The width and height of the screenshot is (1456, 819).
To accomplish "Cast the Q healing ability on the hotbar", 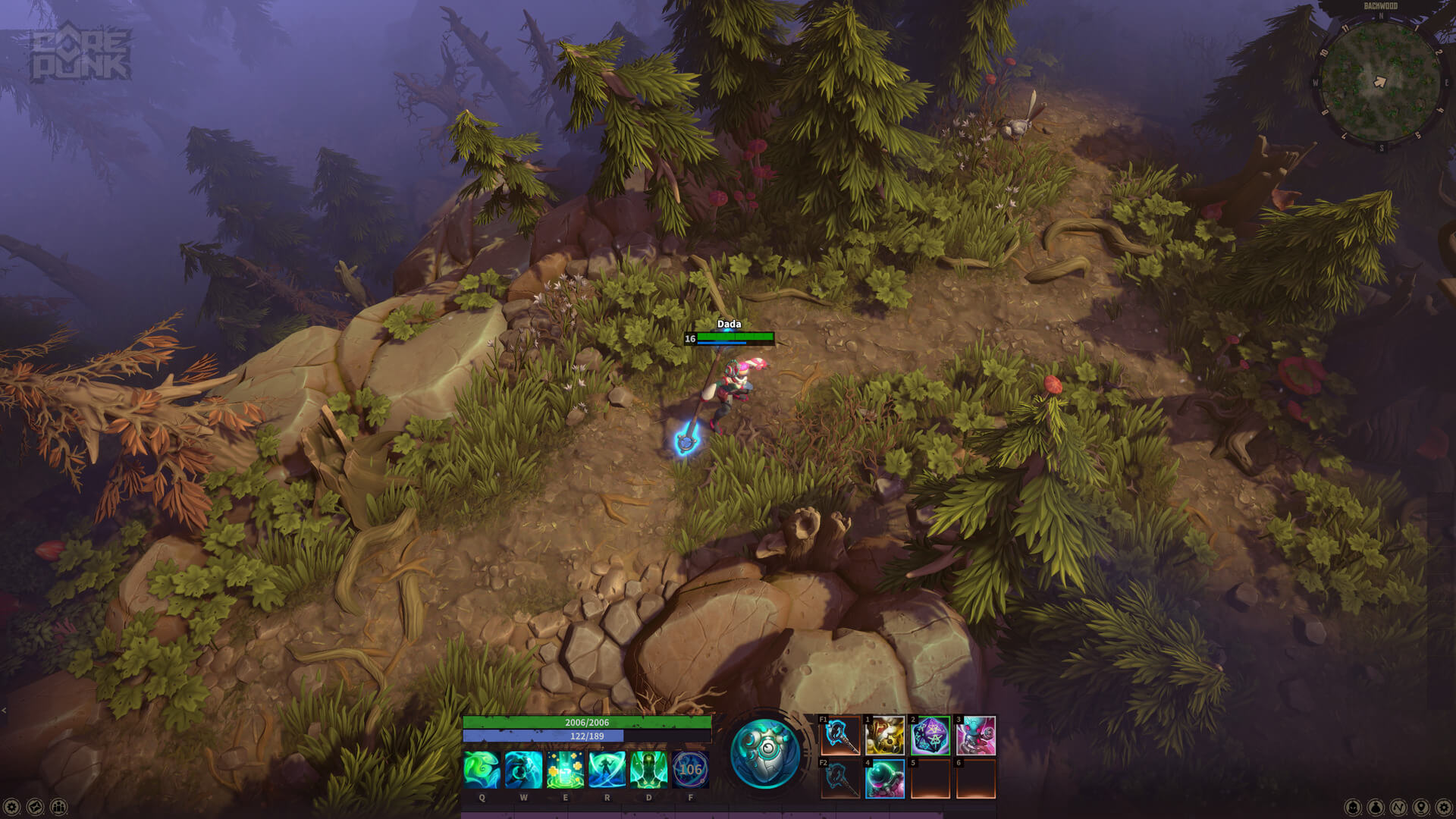I will tap(482, 770).
